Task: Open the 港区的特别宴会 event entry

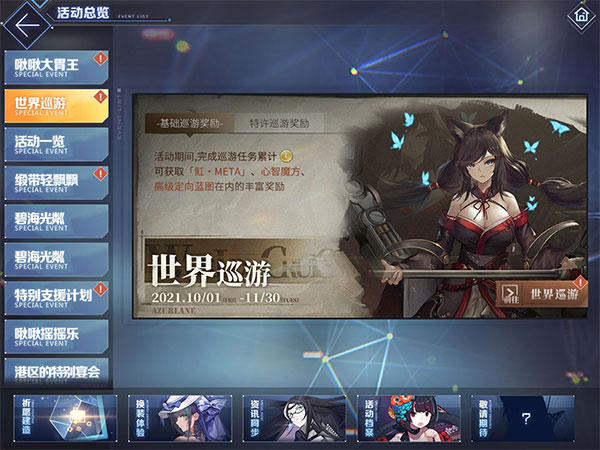Action: [x=55, y=371]
